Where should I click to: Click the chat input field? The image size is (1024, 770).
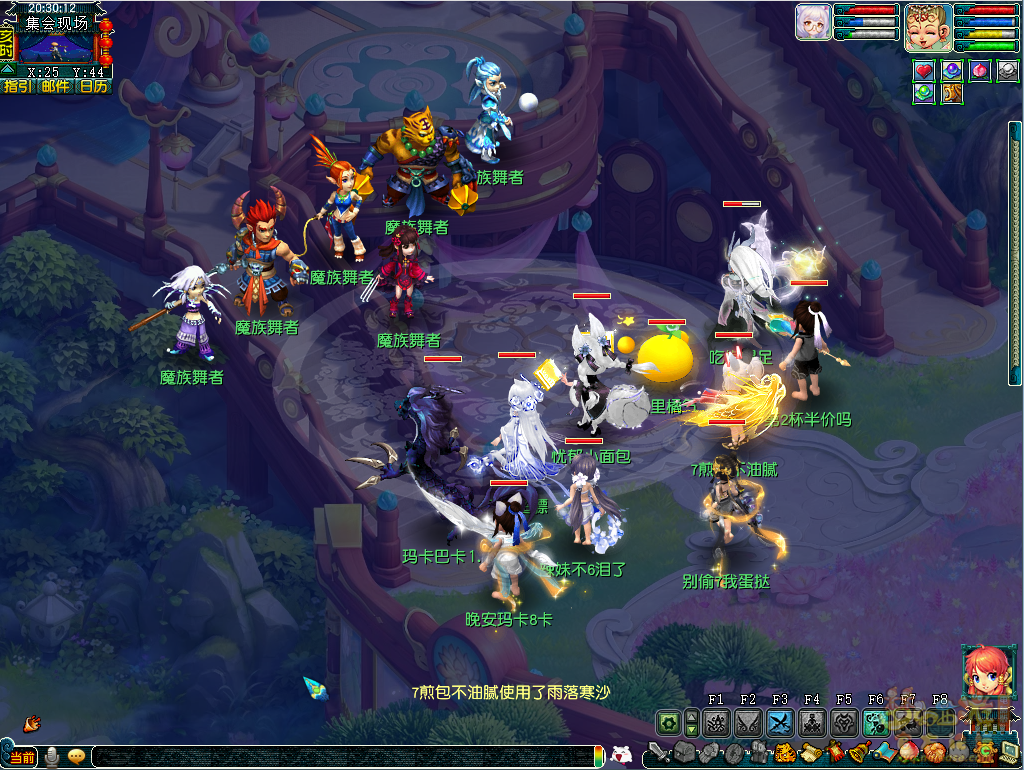340,757
